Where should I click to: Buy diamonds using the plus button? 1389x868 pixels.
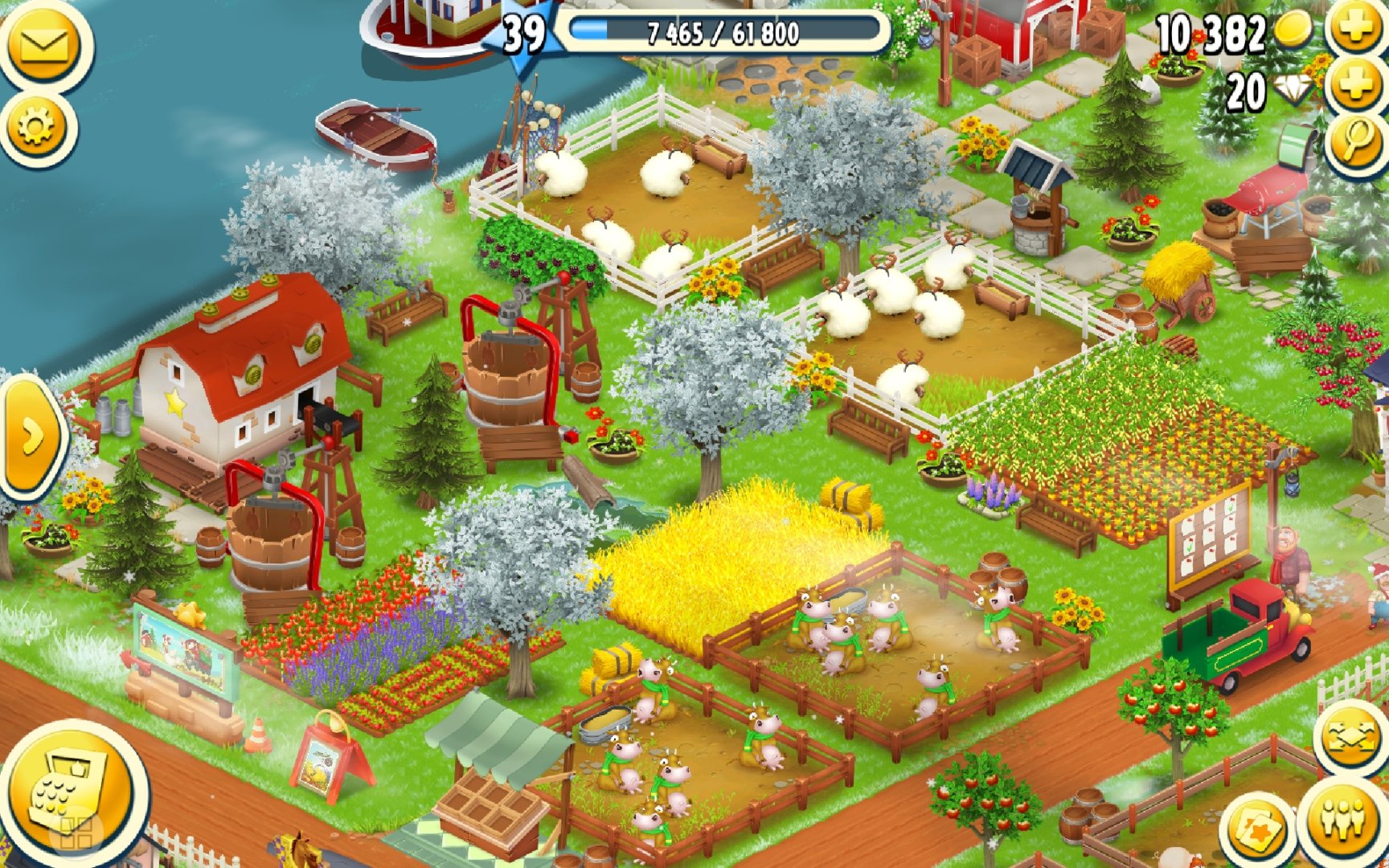(x=1357, y=87)
